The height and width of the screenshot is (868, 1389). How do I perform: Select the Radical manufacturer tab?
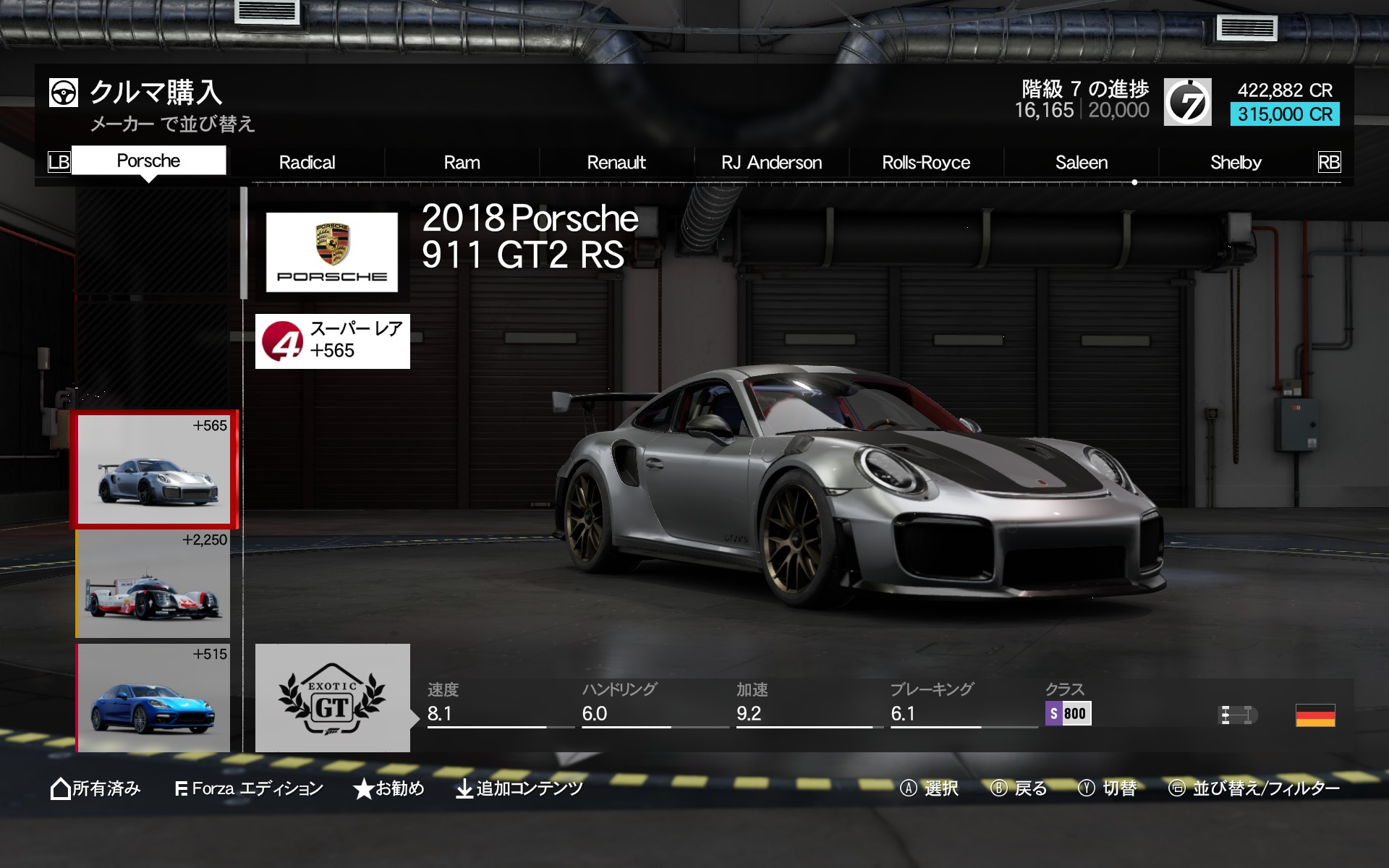point(307,163)
